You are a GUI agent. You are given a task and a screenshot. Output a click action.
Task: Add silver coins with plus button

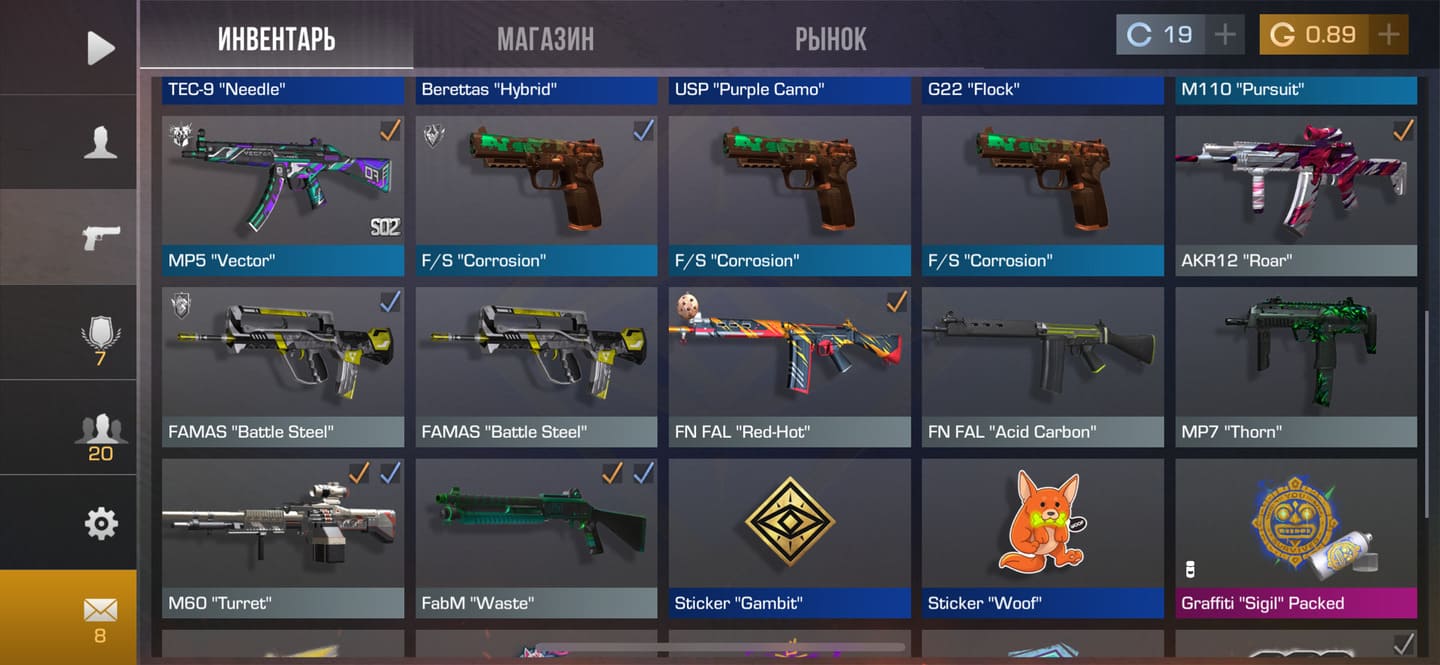coord(1225,35)
